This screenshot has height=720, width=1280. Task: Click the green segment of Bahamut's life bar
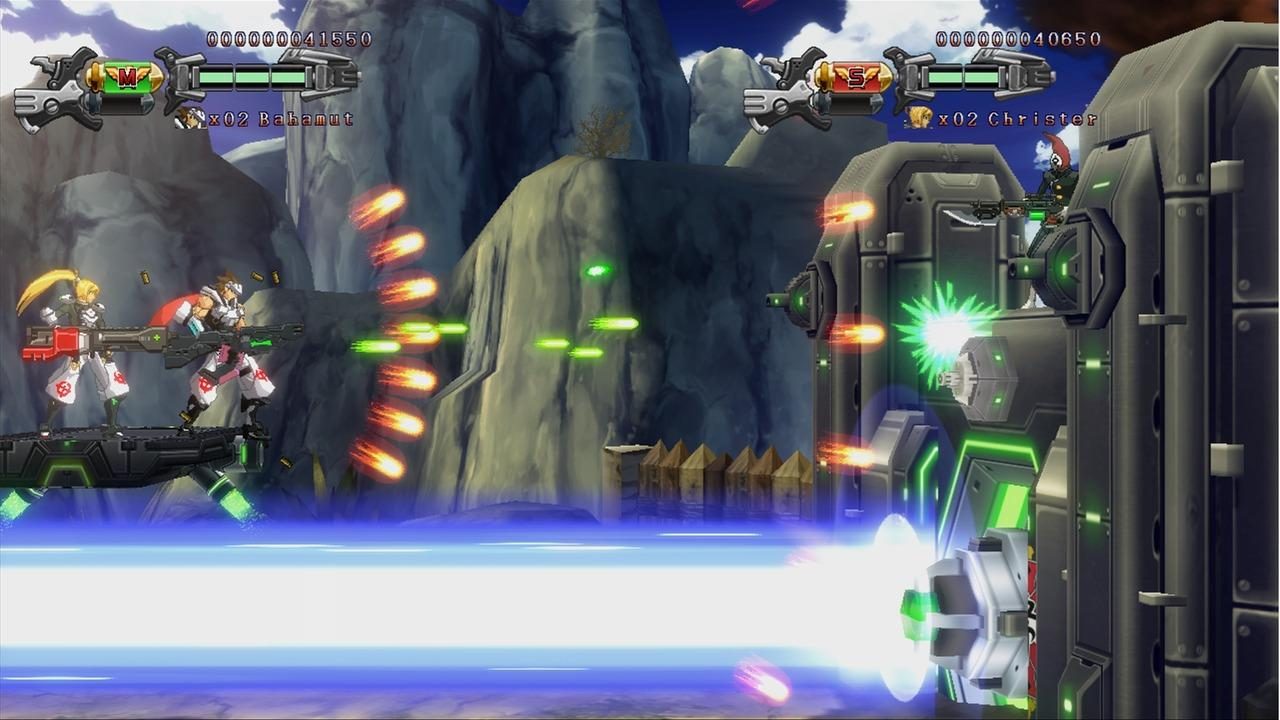pos(250,76)
